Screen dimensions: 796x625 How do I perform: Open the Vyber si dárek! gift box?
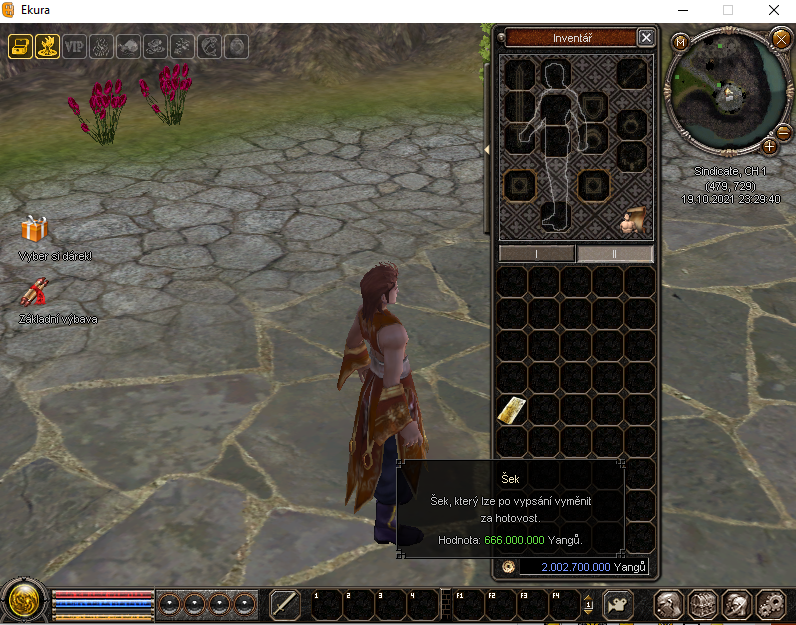tap(35, 230)
